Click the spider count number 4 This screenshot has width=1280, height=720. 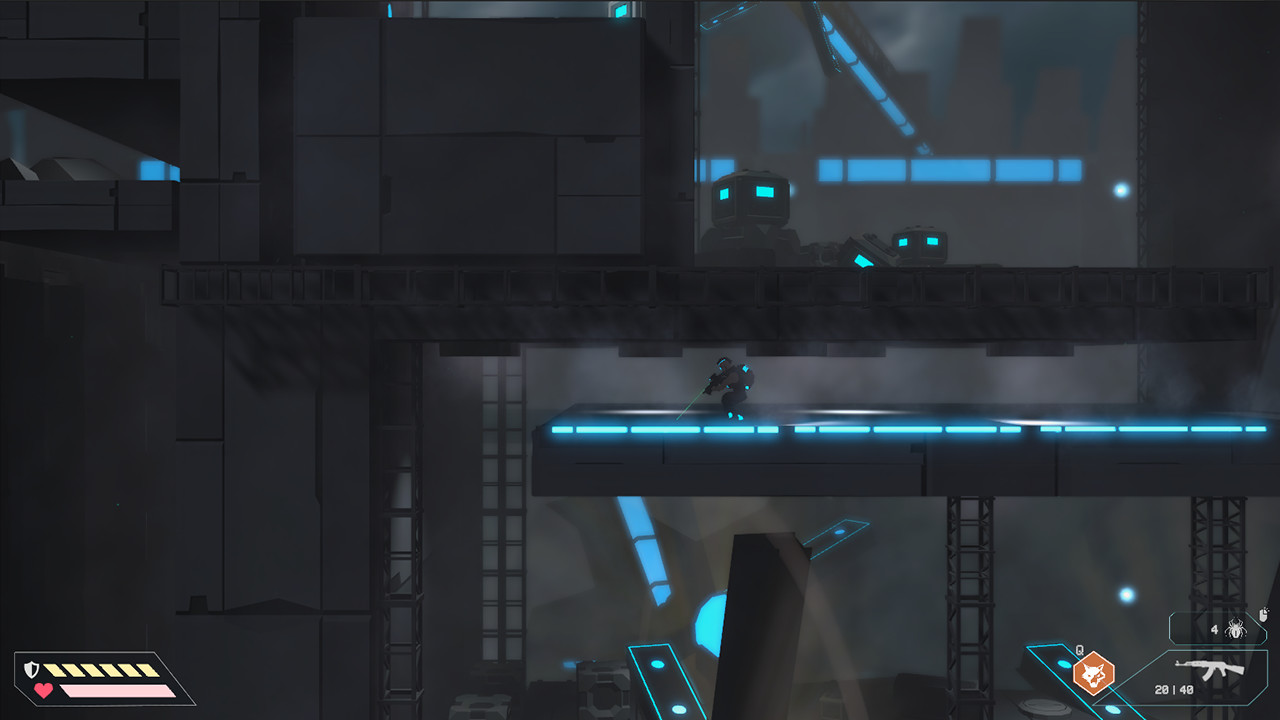pos(1214,629)
